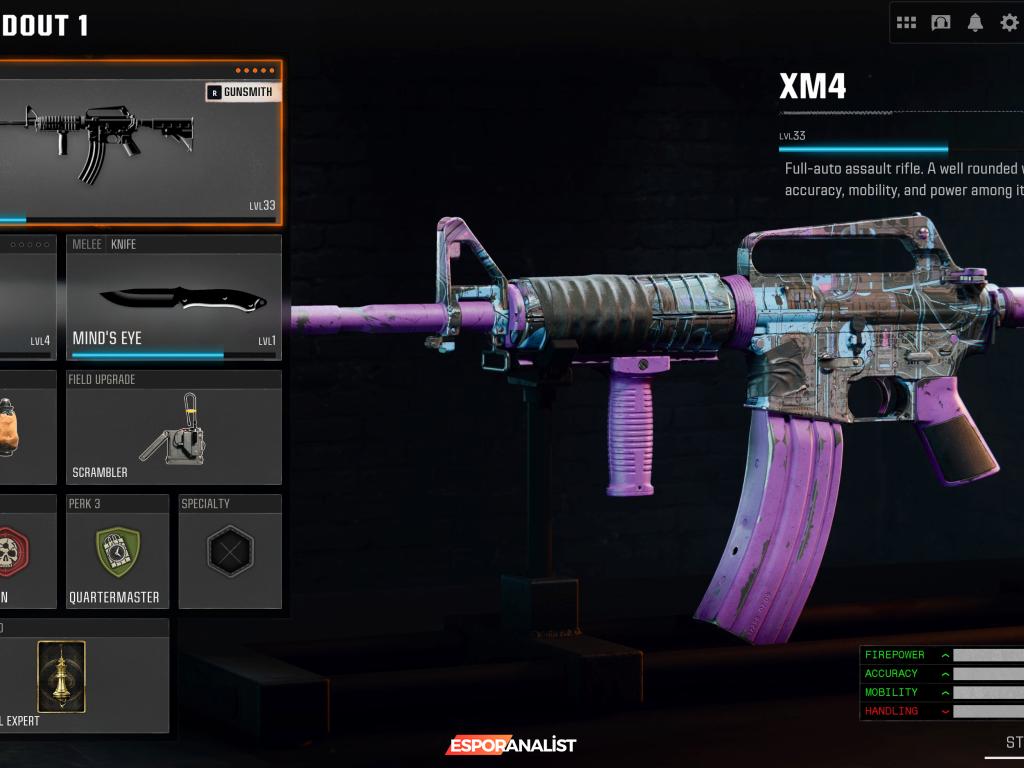The height and width of the screenshot is (768, 1024).
Task: Choose the Mind's Eye knife melee slot
Action: coord(174,297)
